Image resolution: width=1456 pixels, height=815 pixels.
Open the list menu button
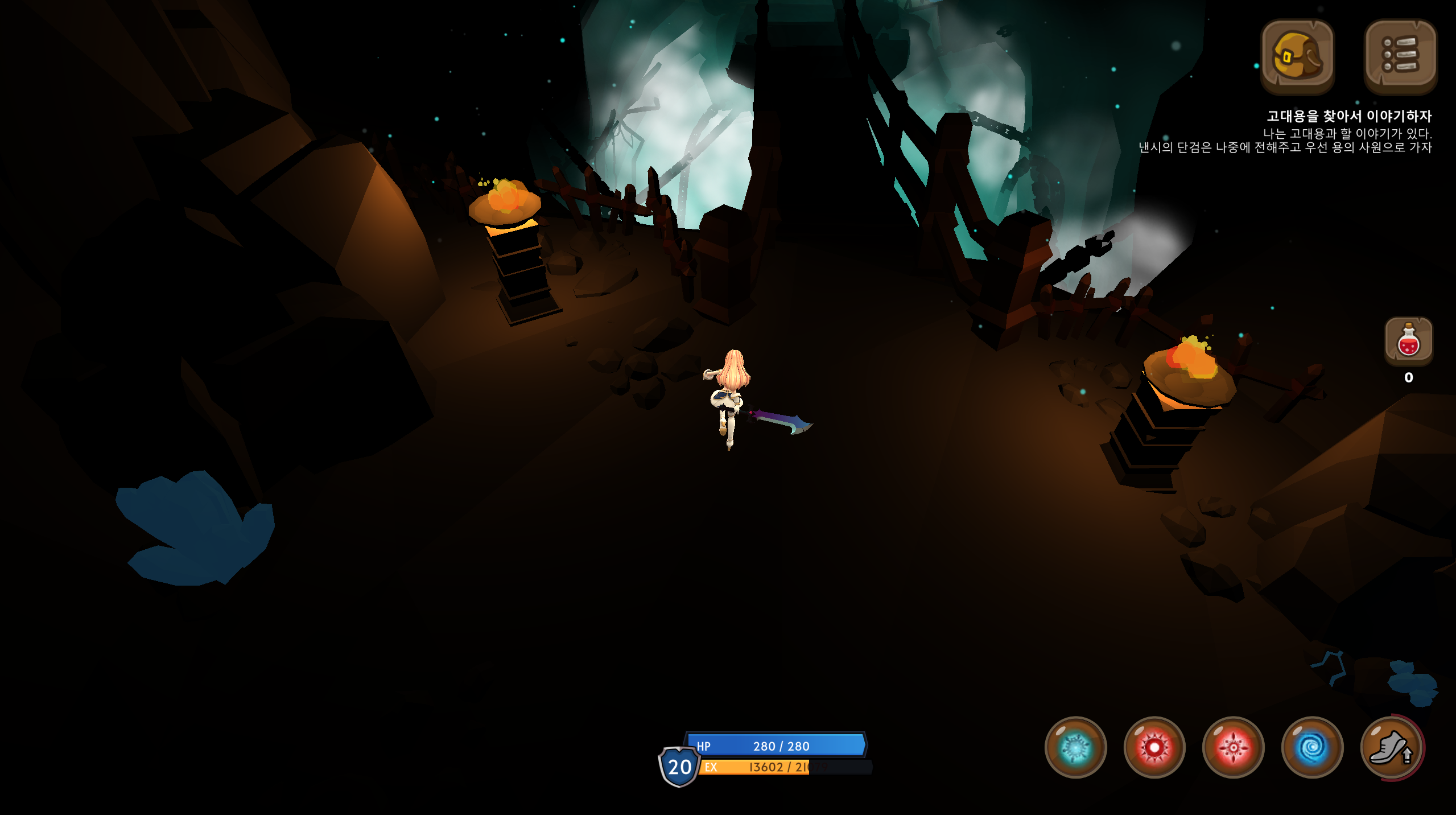click(1400, 56)
